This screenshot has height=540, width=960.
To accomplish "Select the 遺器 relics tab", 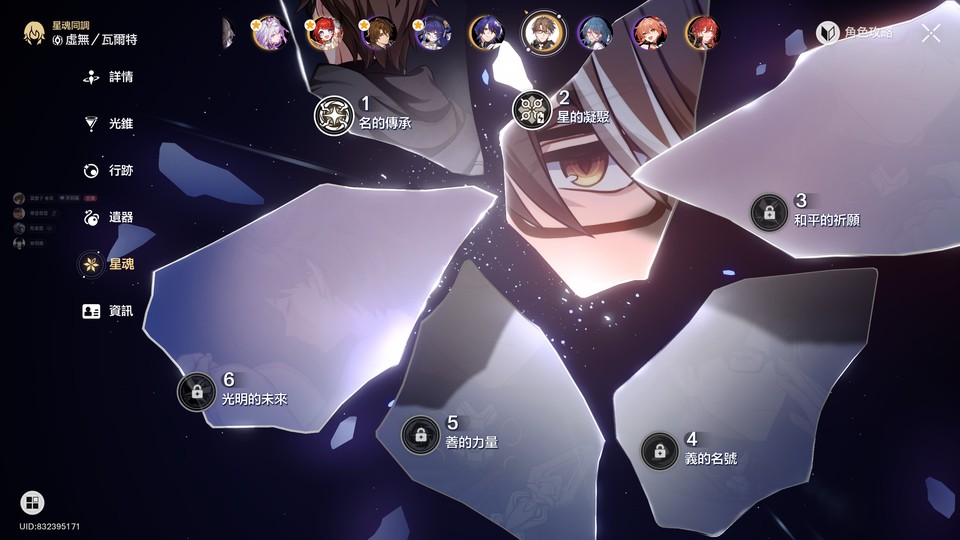I will click(x=109, y=217).
